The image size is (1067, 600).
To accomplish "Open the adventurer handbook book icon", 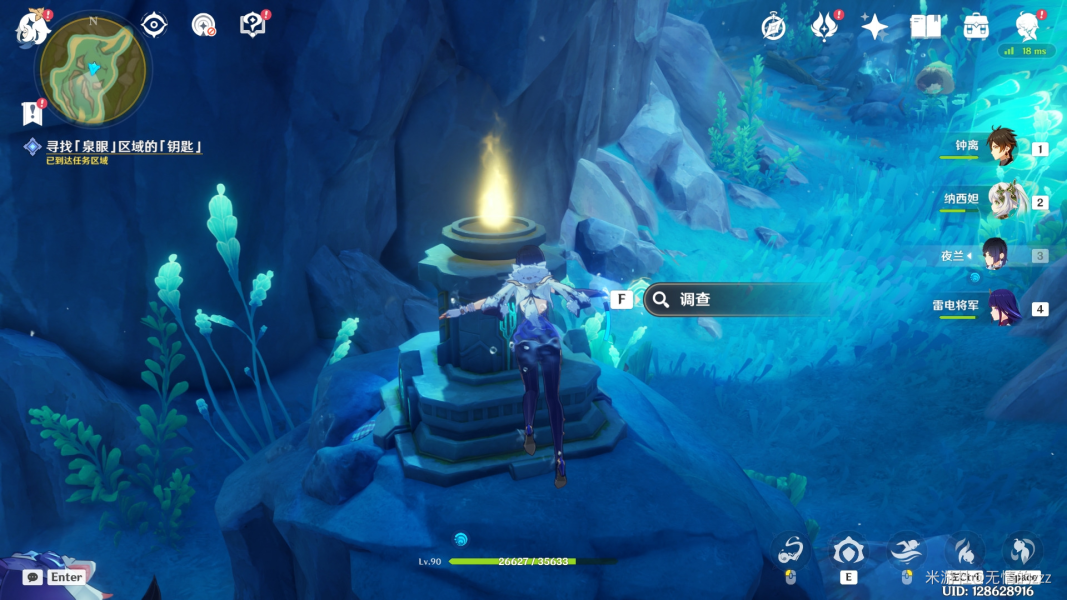I will pos(925,27).
